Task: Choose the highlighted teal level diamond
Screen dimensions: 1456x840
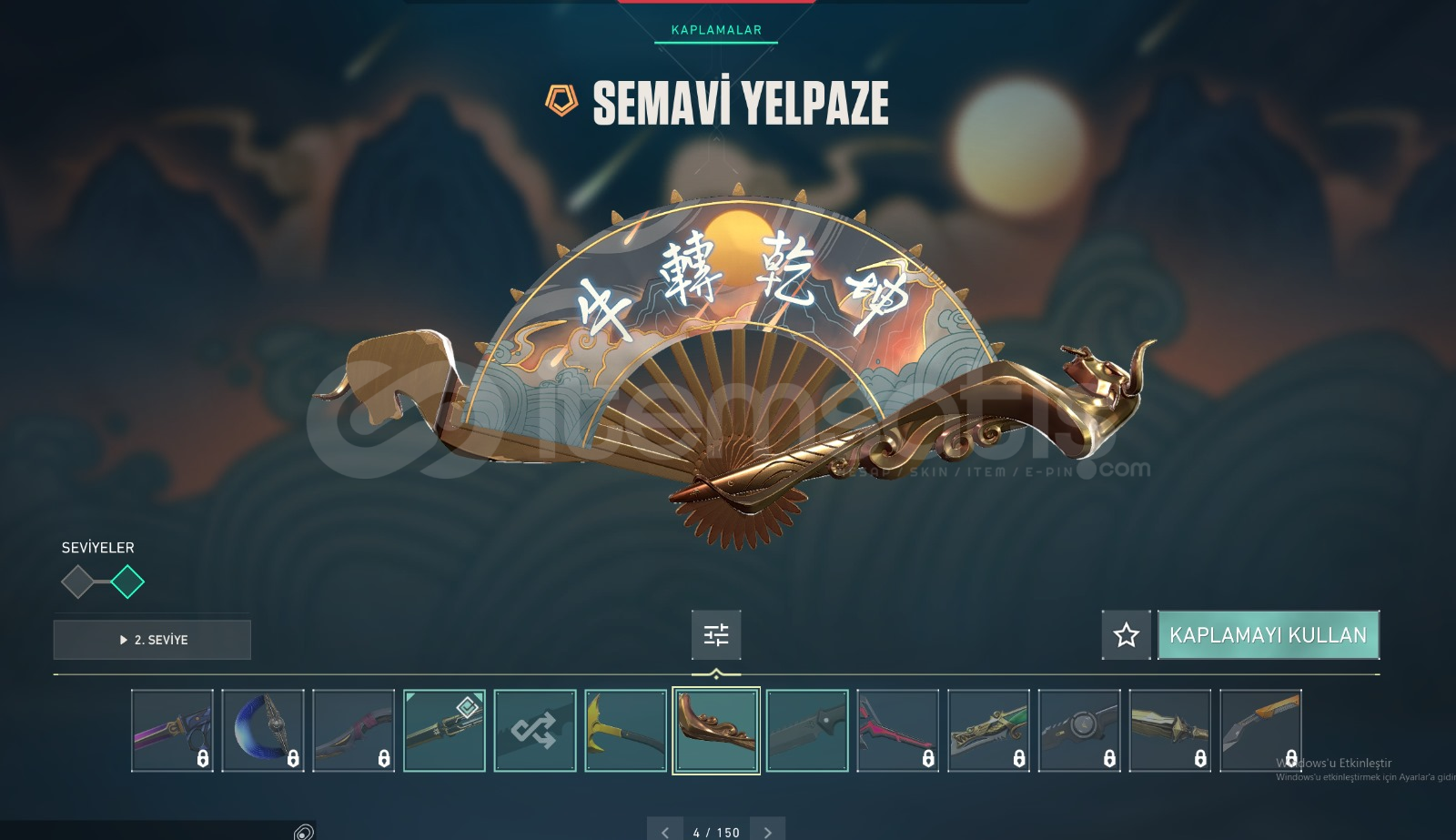Action: pyautogui.click(x=127, y=582)
